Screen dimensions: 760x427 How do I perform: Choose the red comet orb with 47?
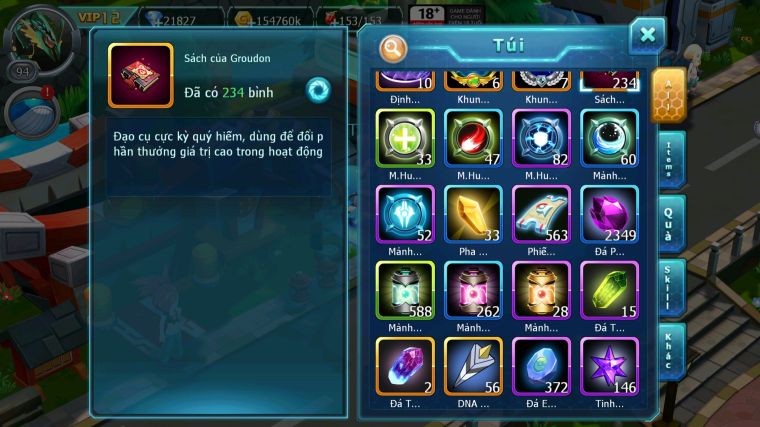[473, 138]
